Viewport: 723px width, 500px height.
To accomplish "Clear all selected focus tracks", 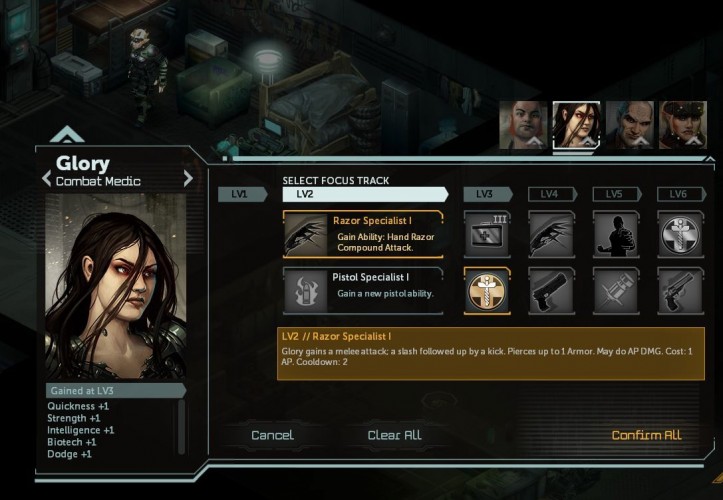I will pos(394,435).
